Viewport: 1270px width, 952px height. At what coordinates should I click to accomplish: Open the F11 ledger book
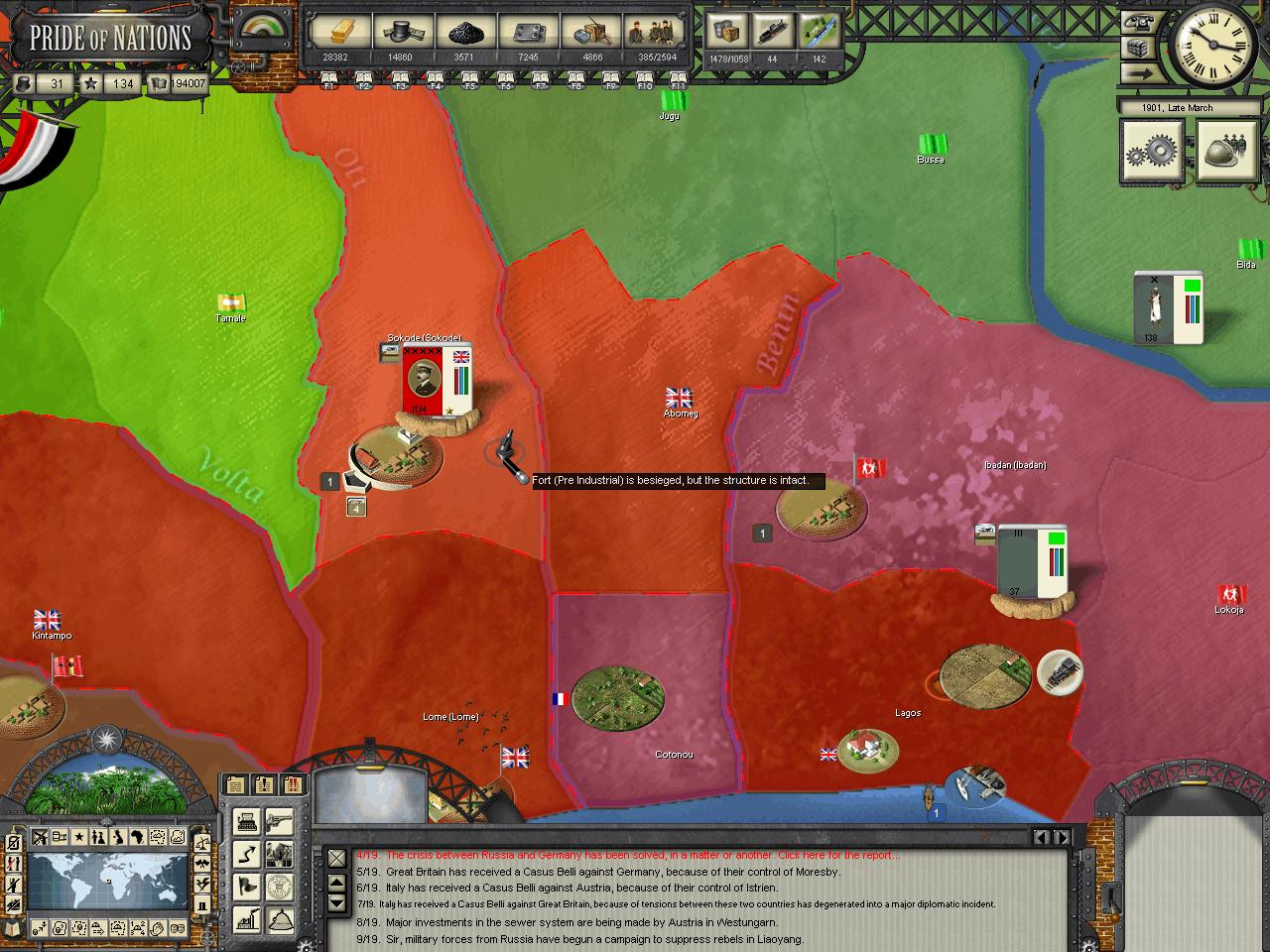click(x=679, y=79)
